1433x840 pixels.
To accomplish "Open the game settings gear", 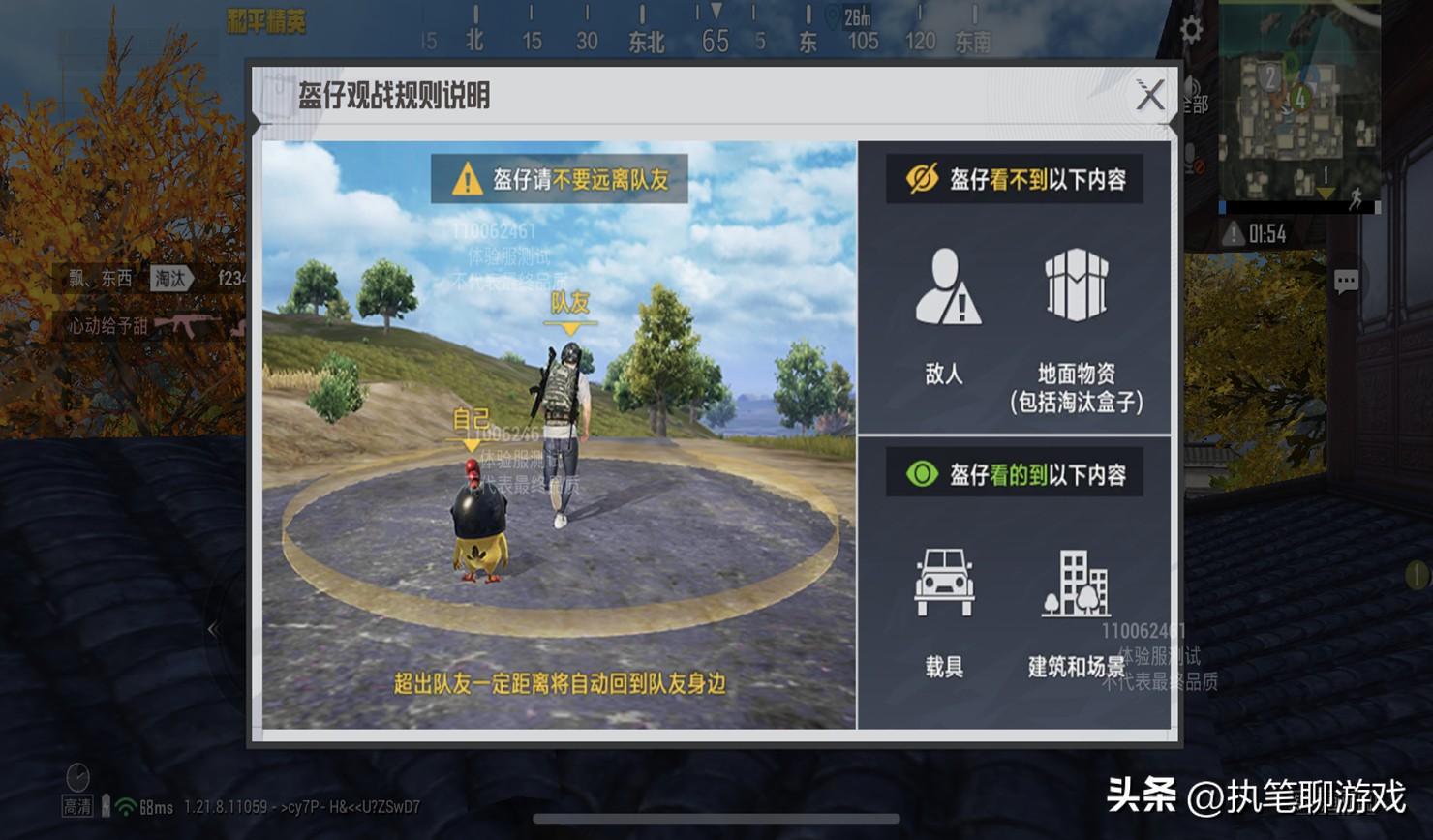I will coord(1190,30).
